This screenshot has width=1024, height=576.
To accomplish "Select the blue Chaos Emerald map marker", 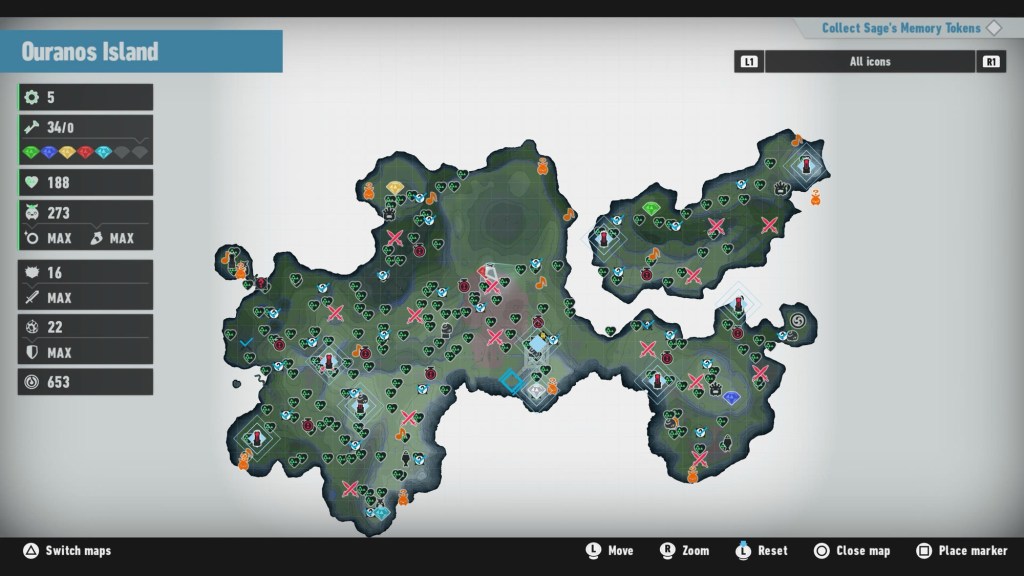I will (x=732, y=398).
